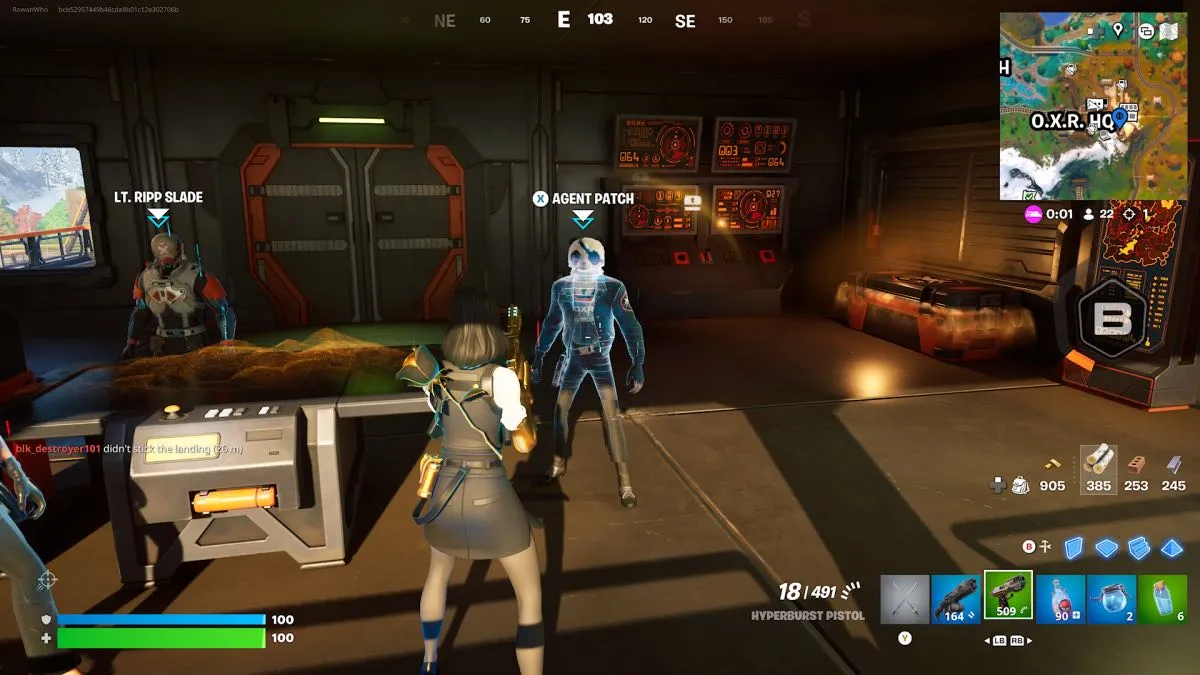Open the backpack inventory icon
Image resolution: width=1200 pixels, height=675 pixels.
[x=1021, y=485]
